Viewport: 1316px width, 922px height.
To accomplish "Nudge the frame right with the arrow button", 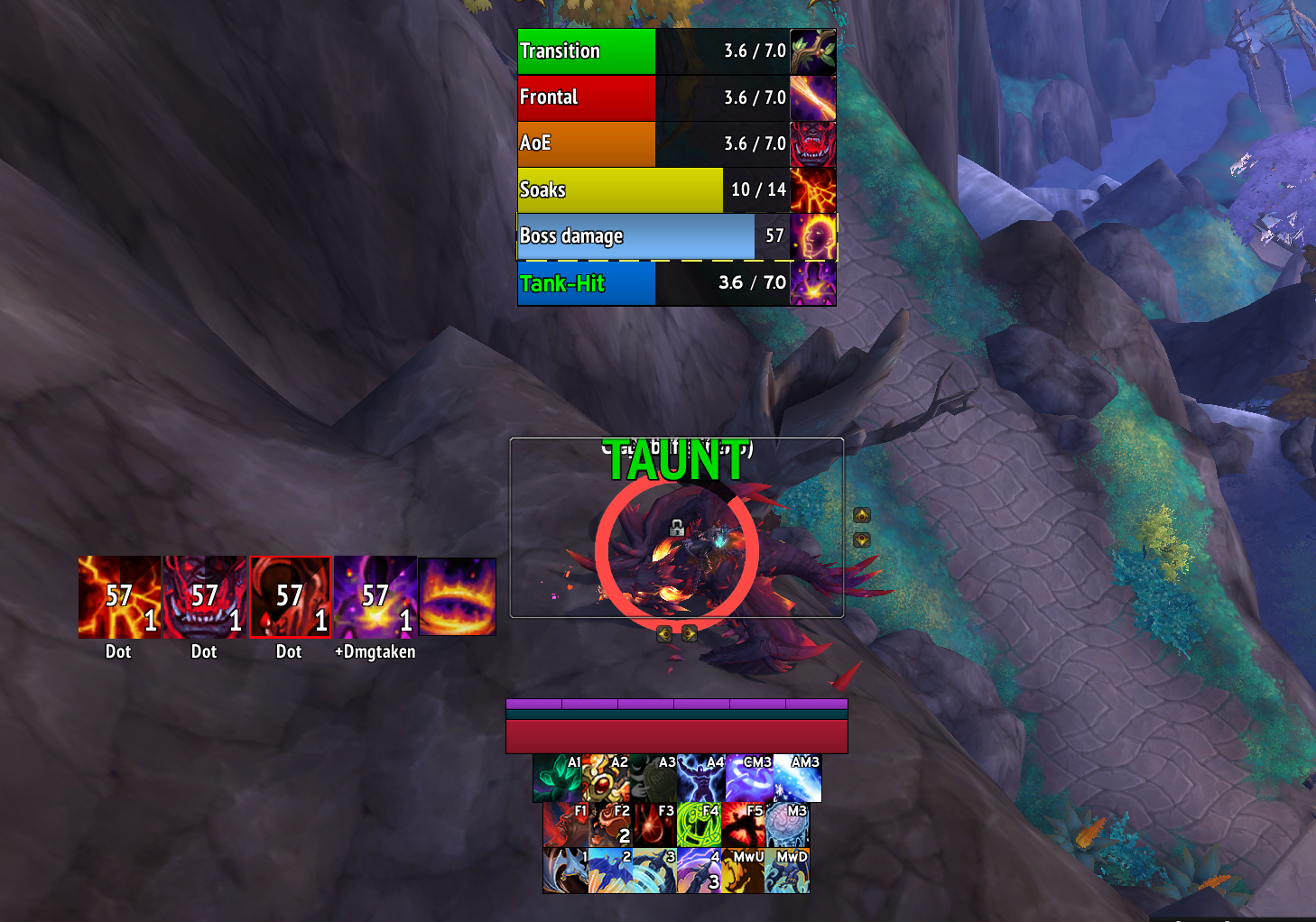I will [x=690, y=633].
